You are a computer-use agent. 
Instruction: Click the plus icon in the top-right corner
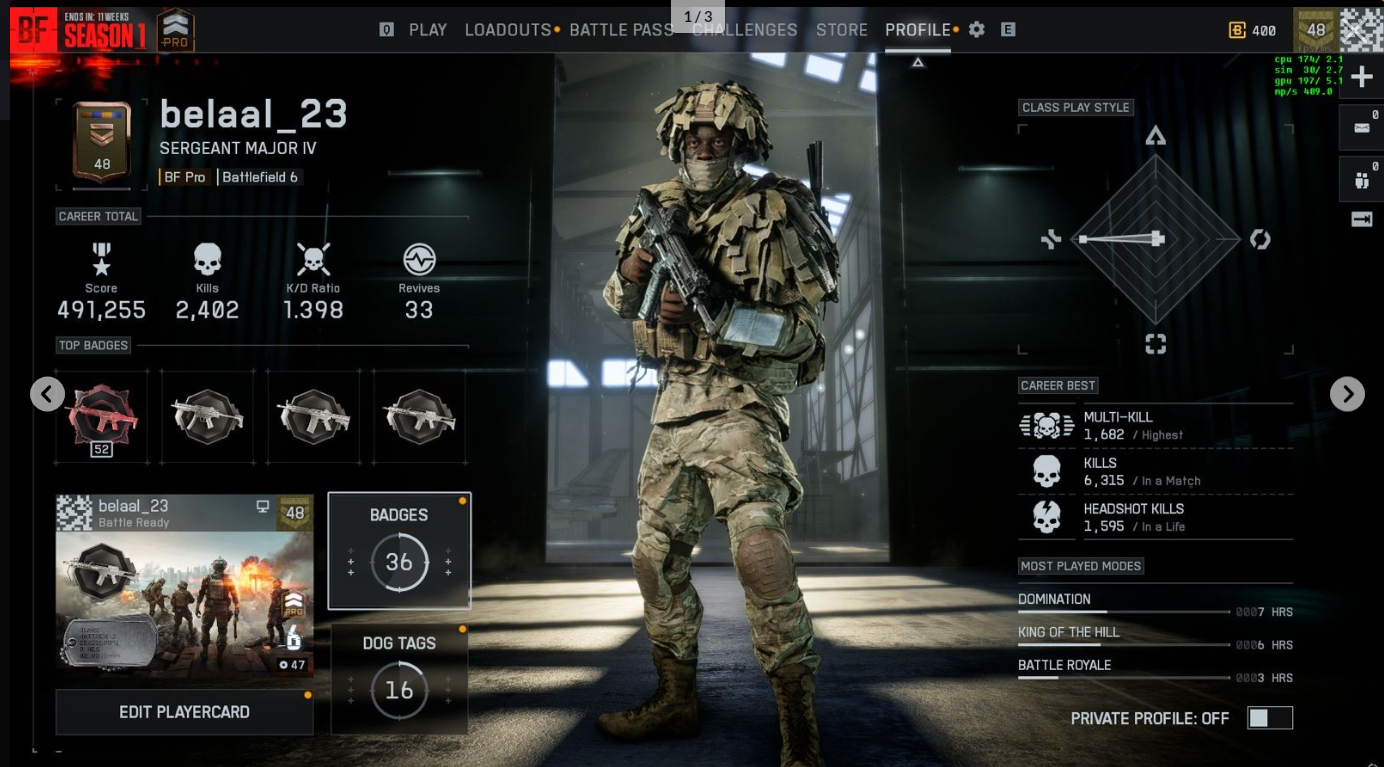(1361, 78)
